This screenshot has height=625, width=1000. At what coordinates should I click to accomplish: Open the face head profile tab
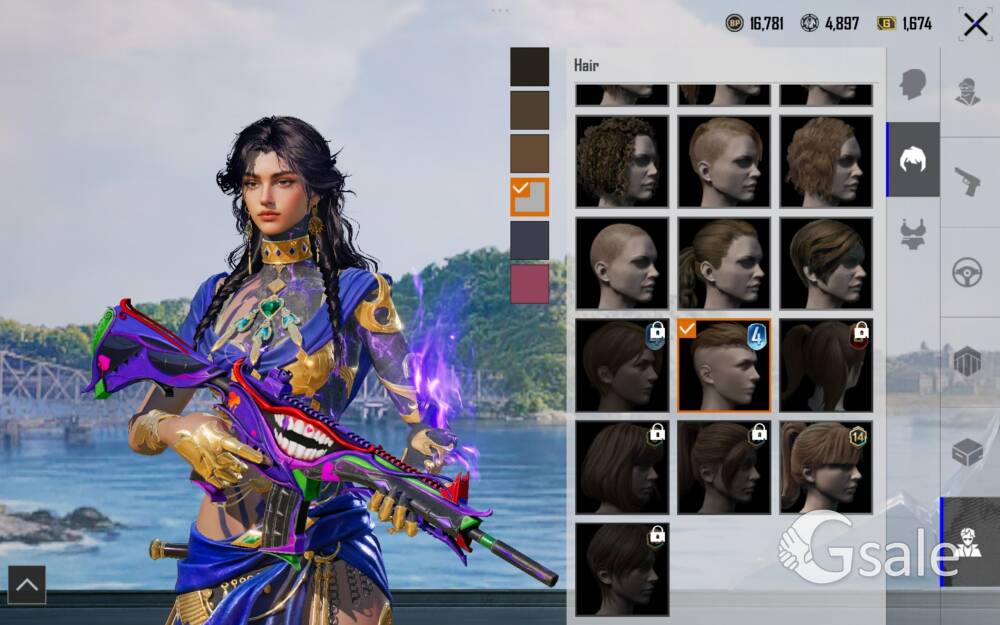point(913,83)
